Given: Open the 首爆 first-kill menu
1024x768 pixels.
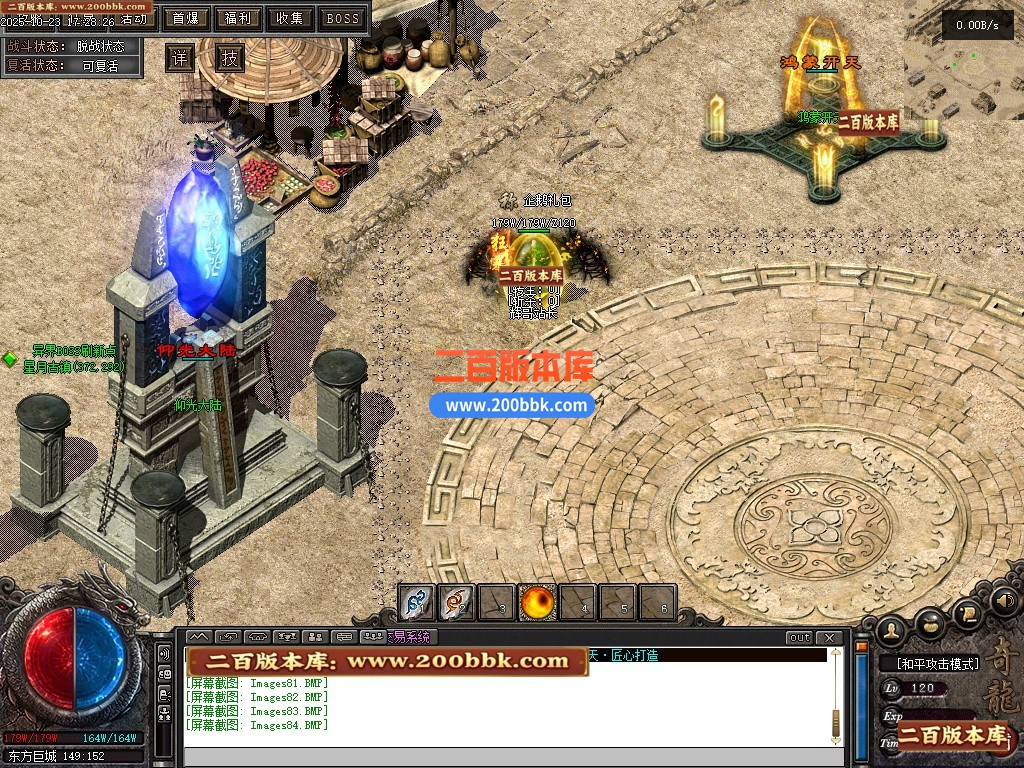Looking at the screenshot, I should [185, 18].
